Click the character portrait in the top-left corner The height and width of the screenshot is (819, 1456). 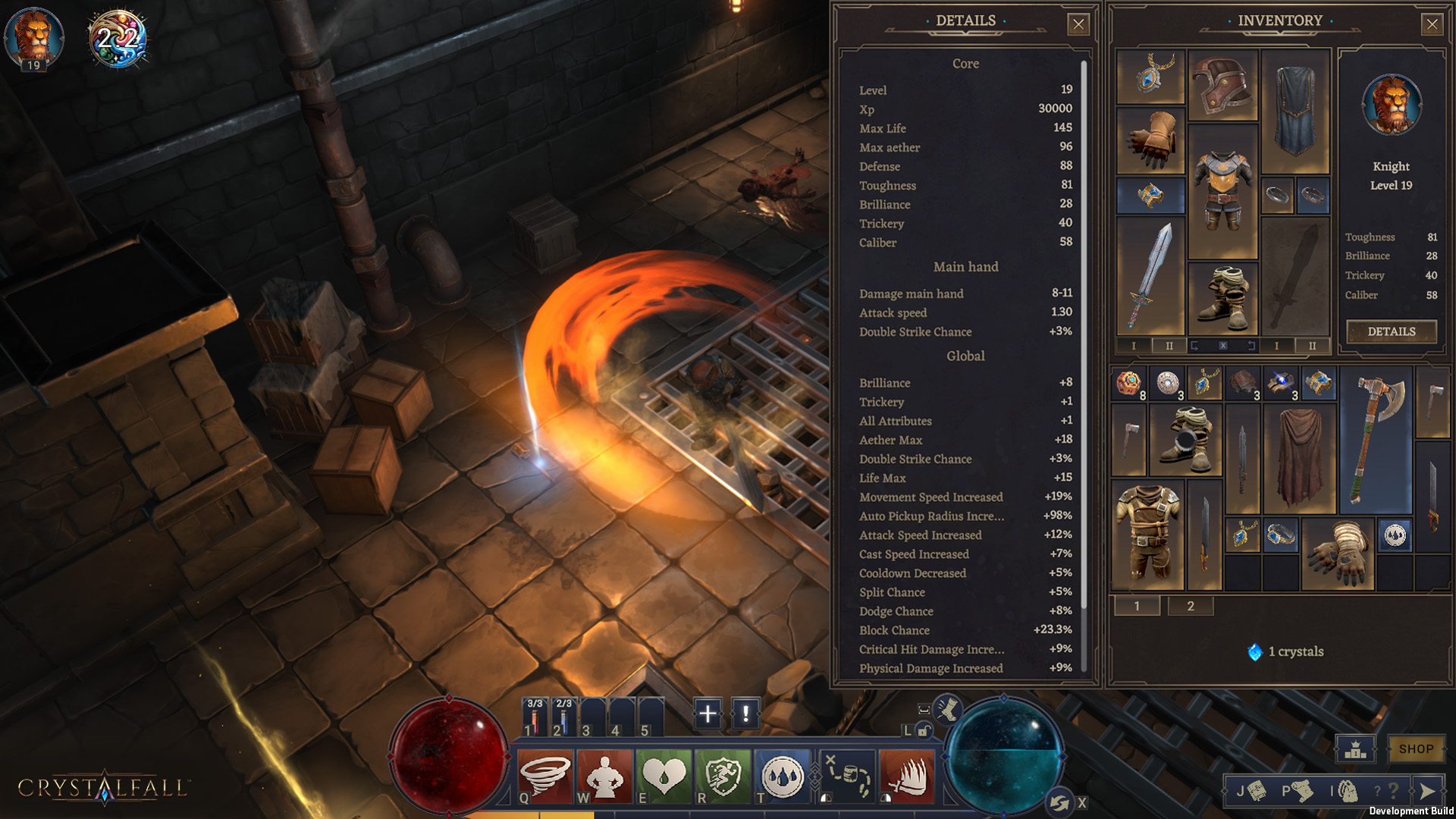tap(34, 36)
